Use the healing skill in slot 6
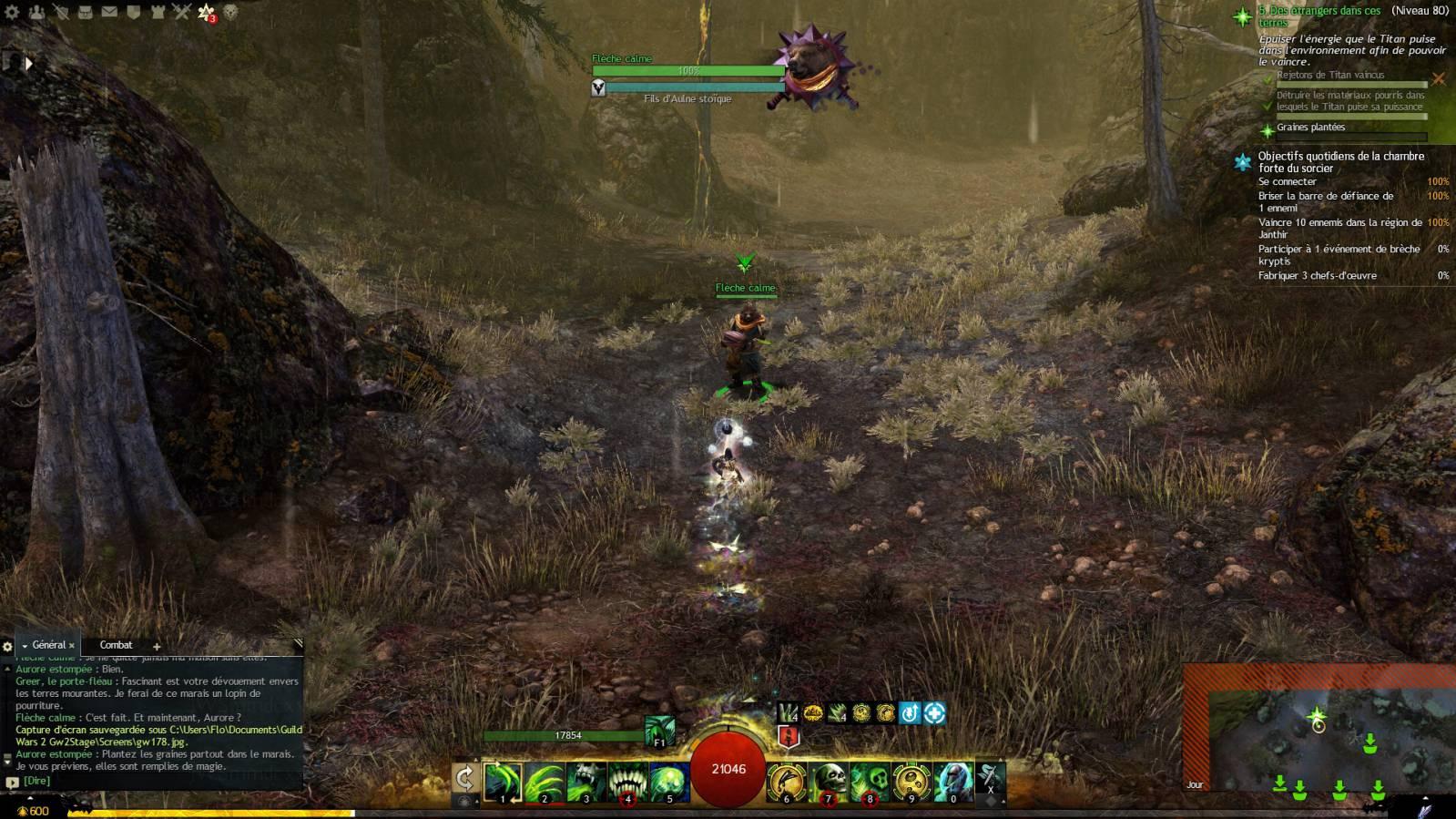1456x819 pixels. pyautogui.click(x=786, y=782)
